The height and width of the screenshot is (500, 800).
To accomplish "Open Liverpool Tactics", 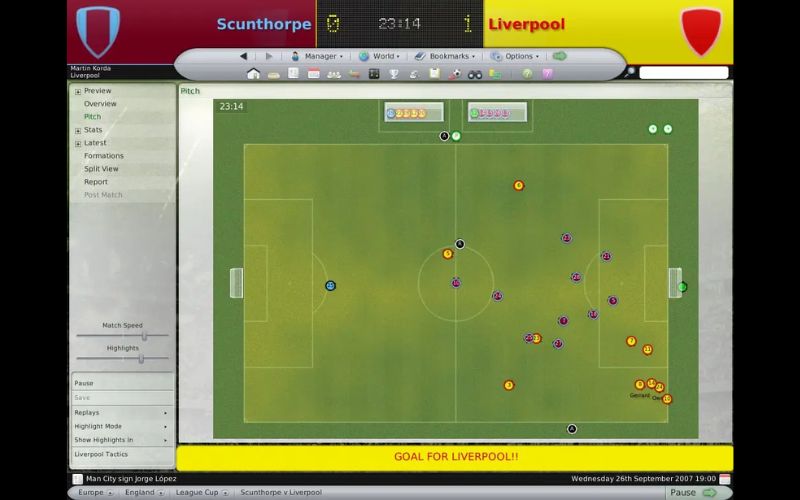I will (x=101, y=454).
